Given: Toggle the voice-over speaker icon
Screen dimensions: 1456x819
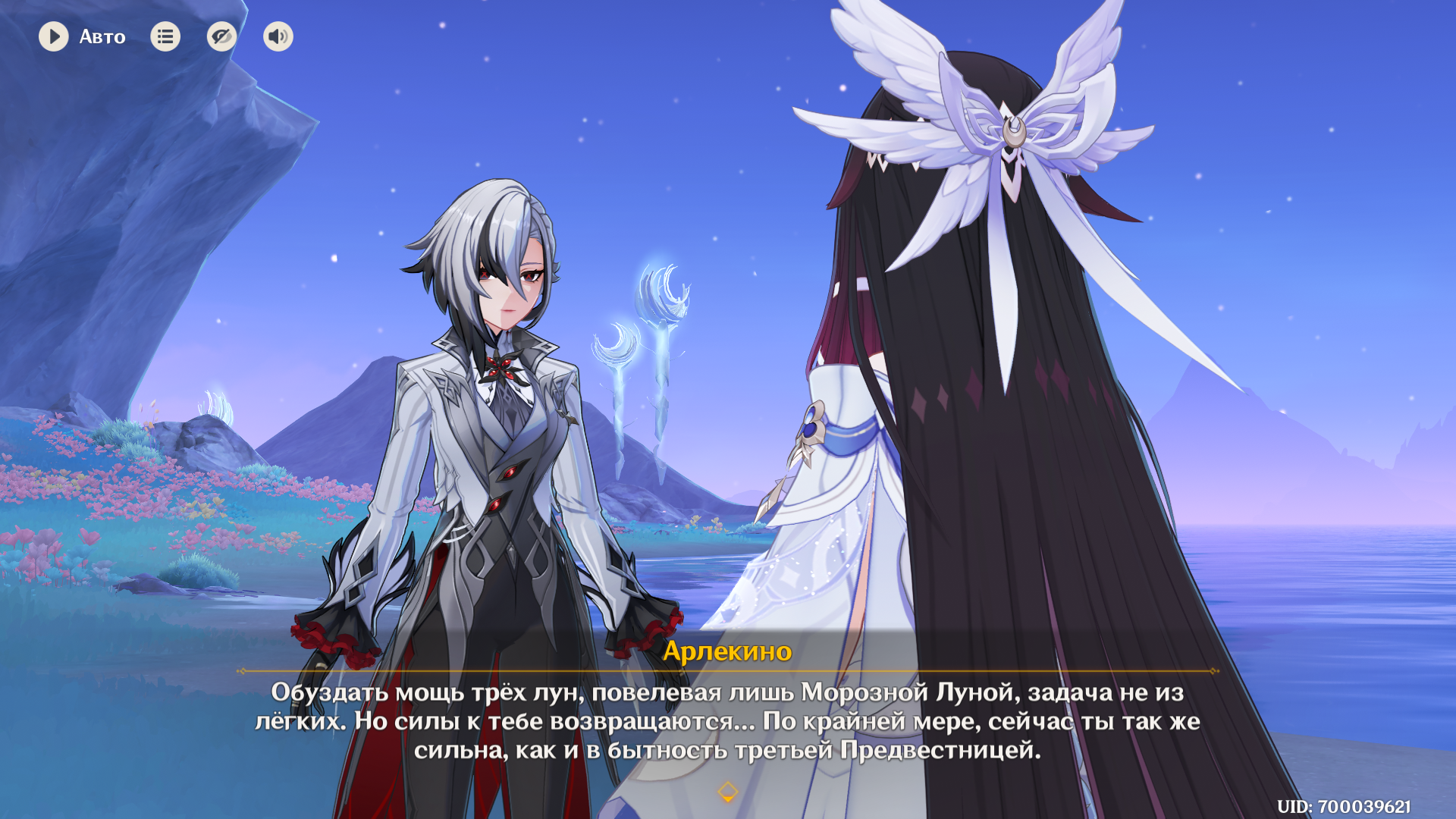Looking at the screenshot, I should (278, 36).
